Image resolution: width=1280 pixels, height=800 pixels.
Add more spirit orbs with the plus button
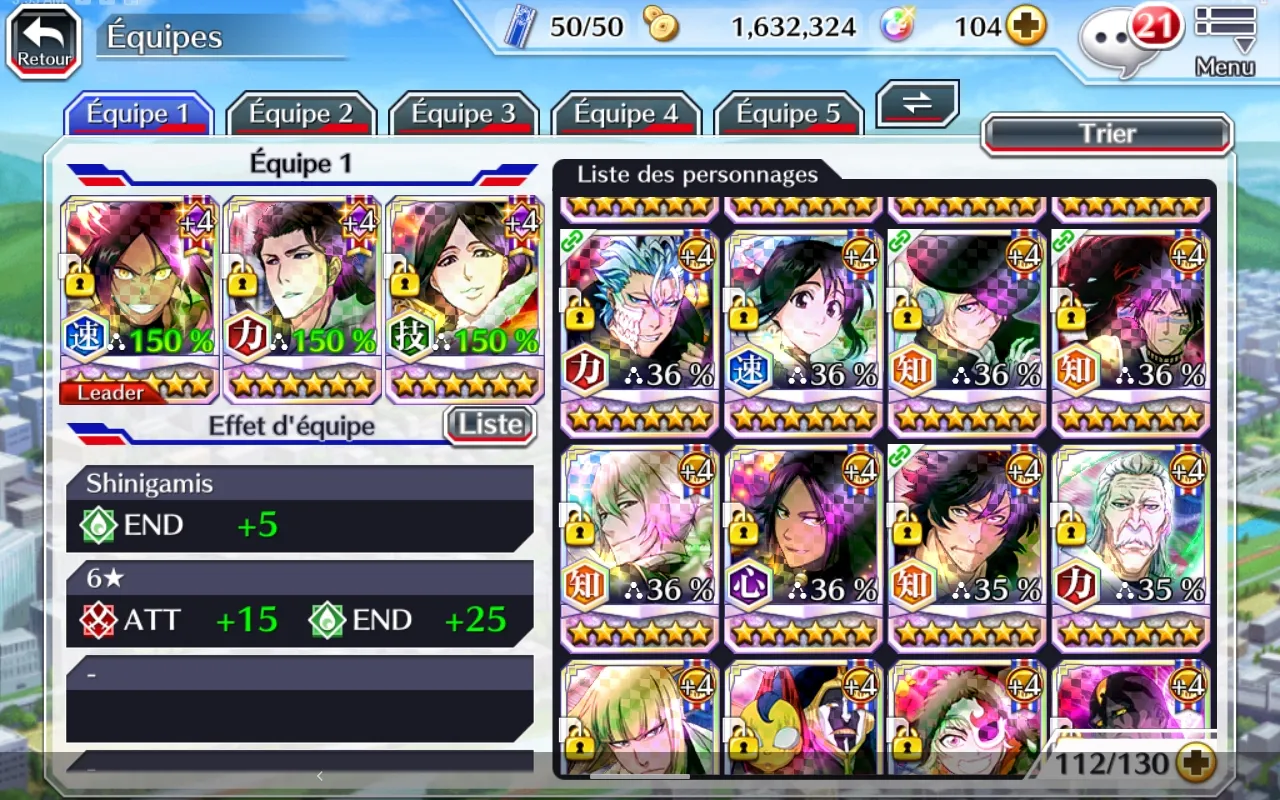tap(1025, 27)
